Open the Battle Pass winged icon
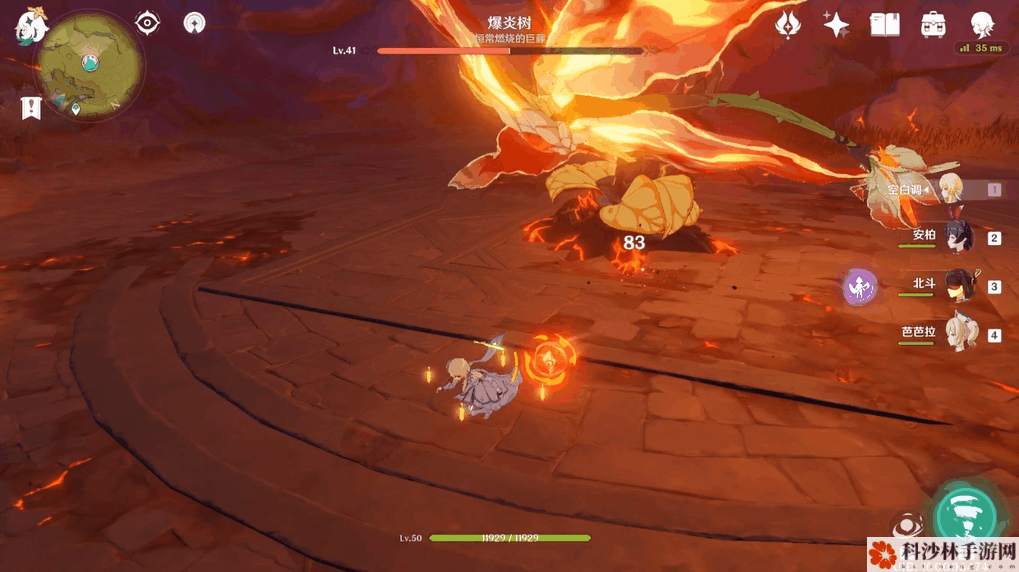The image size is (1019, 572). click(x=788, y=24)
